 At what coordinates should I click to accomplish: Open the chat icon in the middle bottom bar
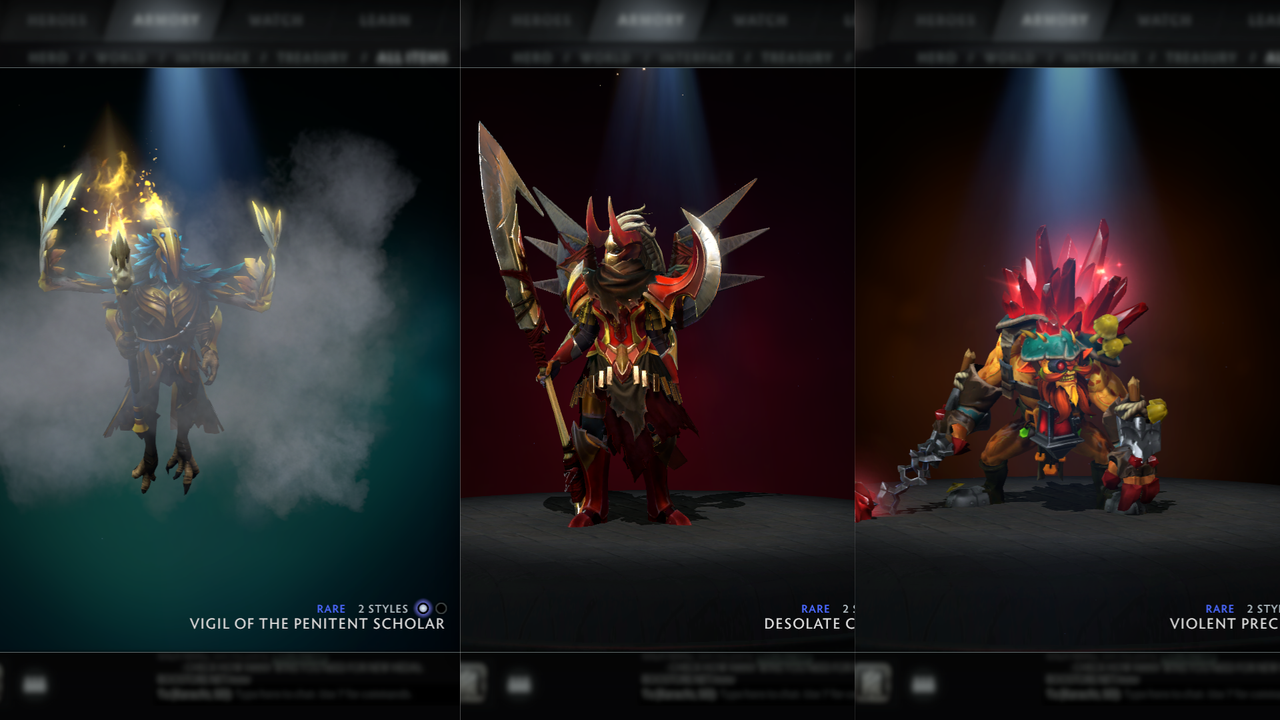tap(518, 682)
